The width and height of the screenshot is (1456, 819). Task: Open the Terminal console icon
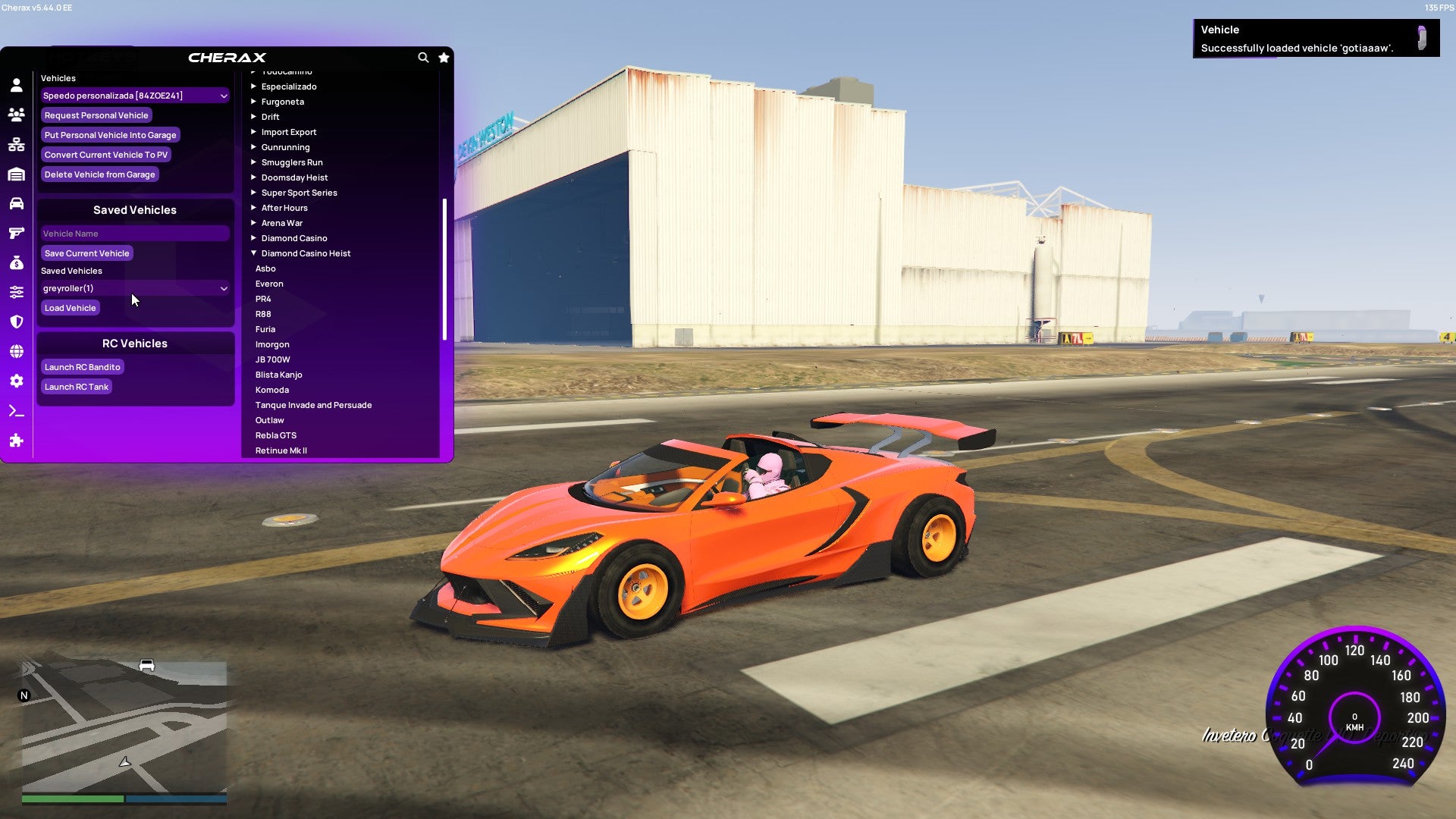(x=15, y=411)
